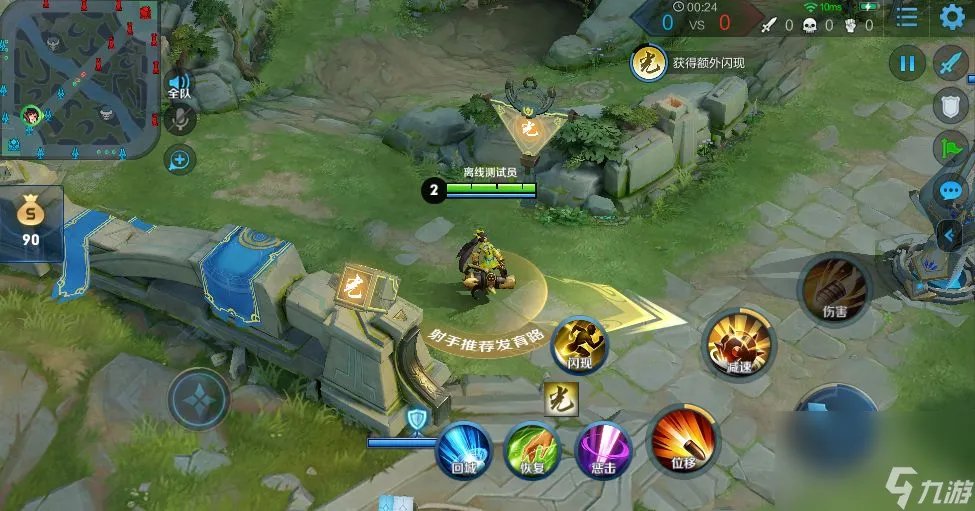Send the blue sword attack signal

click(x=951, y=64)
